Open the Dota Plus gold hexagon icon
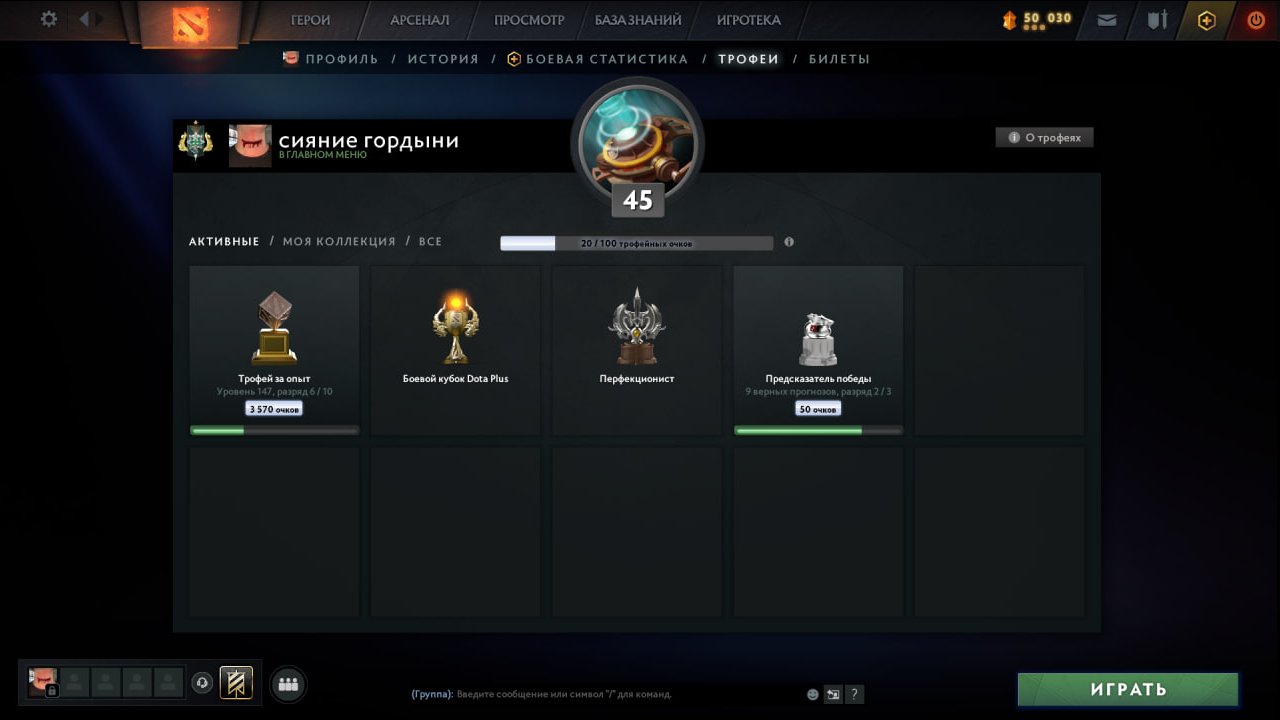 pyautogui.click(x=1205, y=19)
